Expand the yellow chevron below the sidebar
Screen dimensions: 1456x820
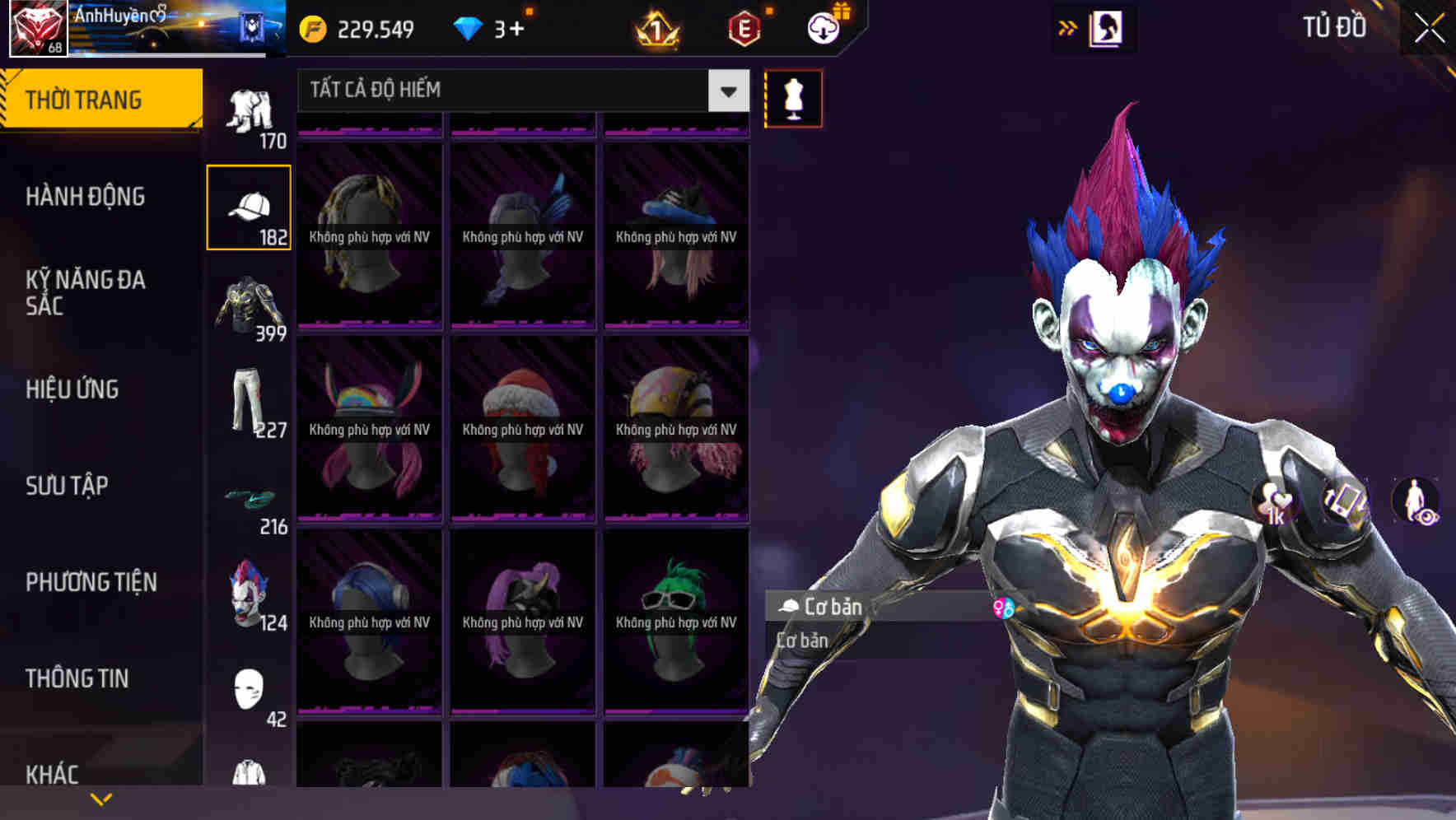[x=101, y=798]
